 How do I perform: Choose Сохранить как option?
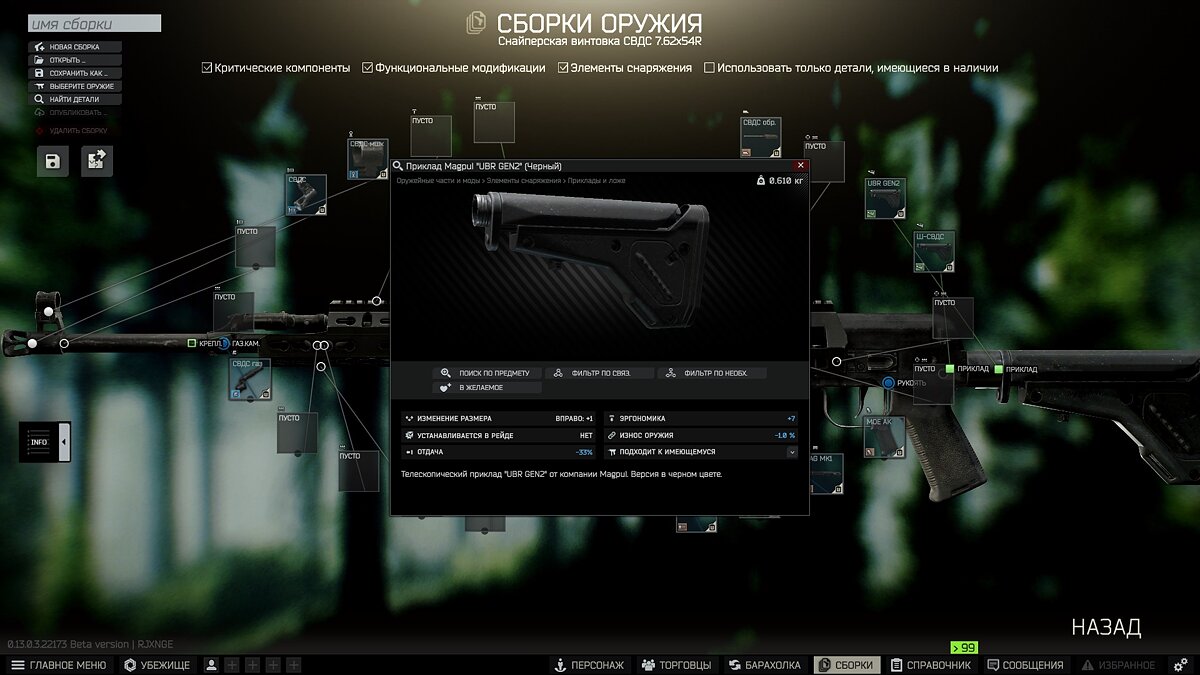click(x=76, y=73)
